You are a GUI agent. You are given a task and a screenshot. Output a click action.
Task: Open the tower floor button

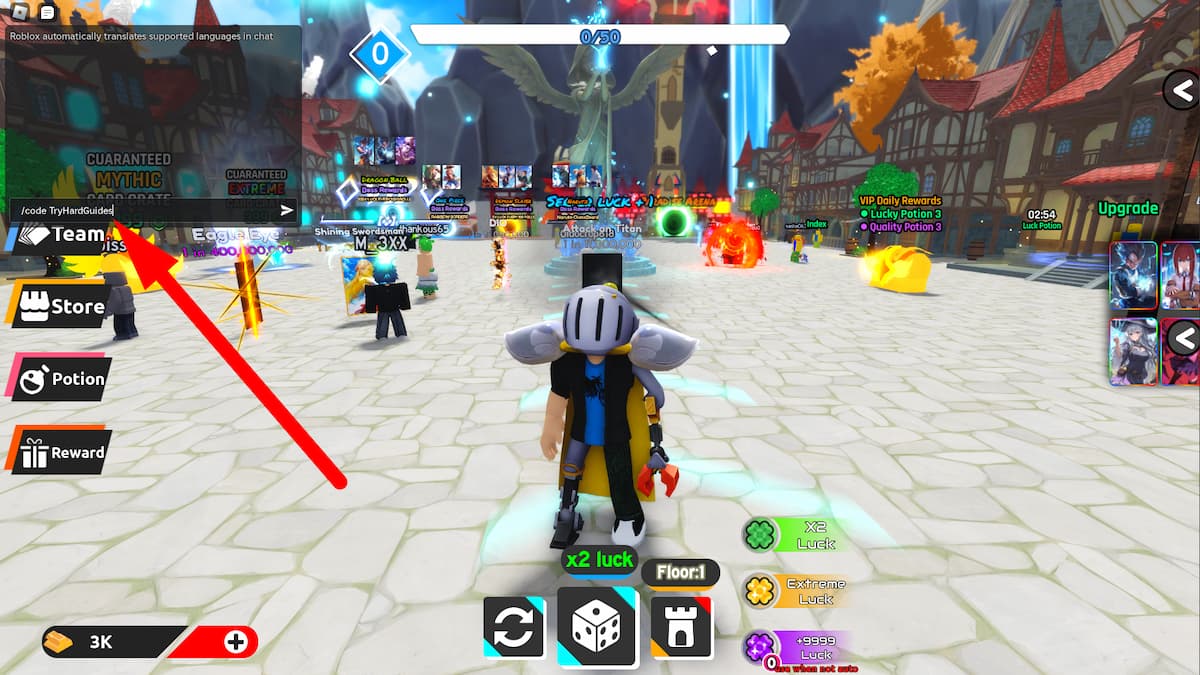(x=682, y=627)
